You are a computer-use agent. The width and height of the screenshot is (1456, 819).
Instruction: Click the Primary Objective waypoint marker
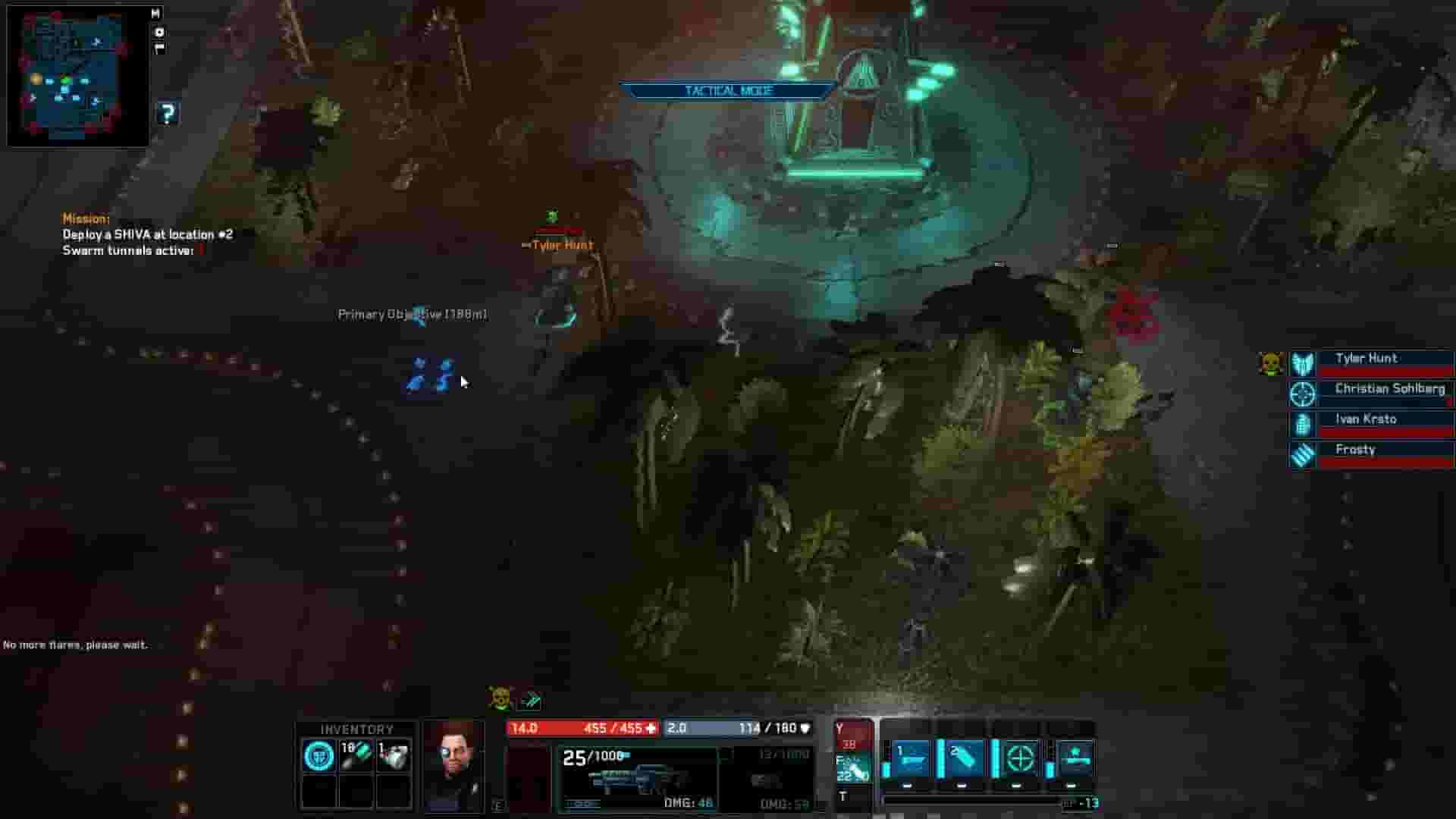tap(420, 314)
